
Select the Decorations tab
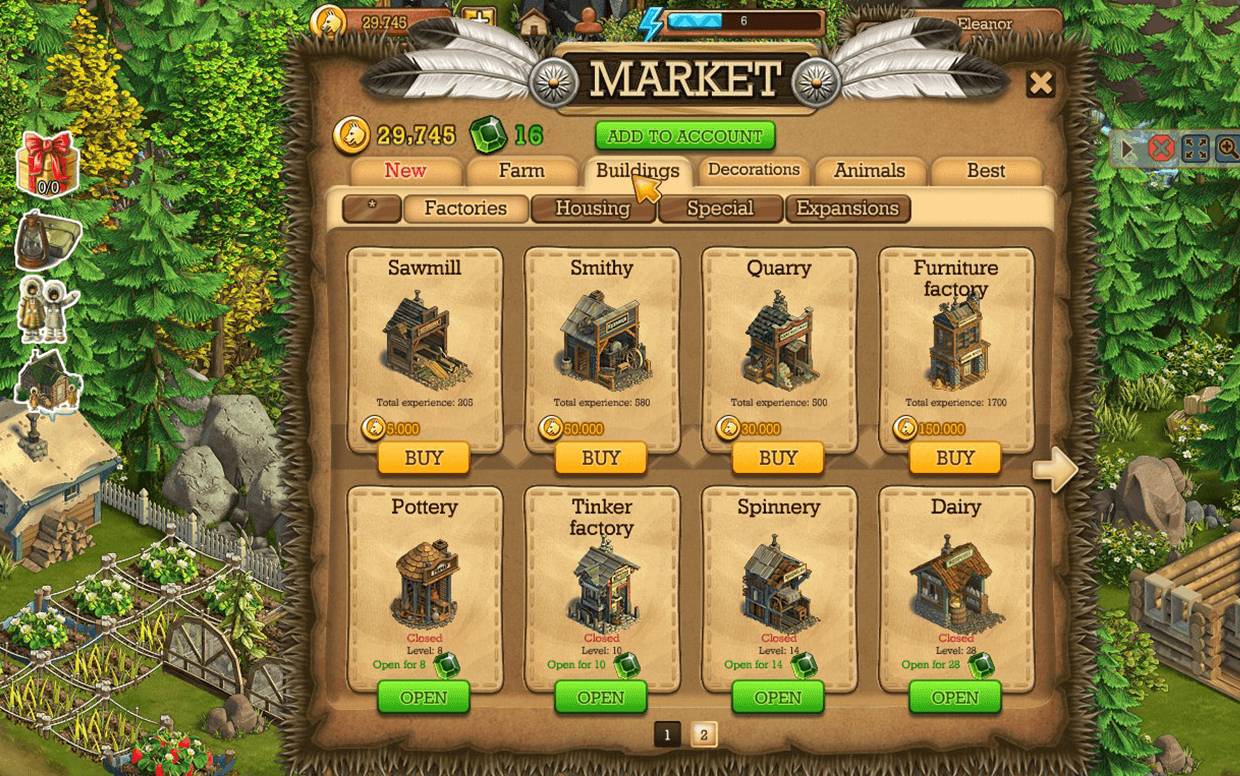point(753,170)
